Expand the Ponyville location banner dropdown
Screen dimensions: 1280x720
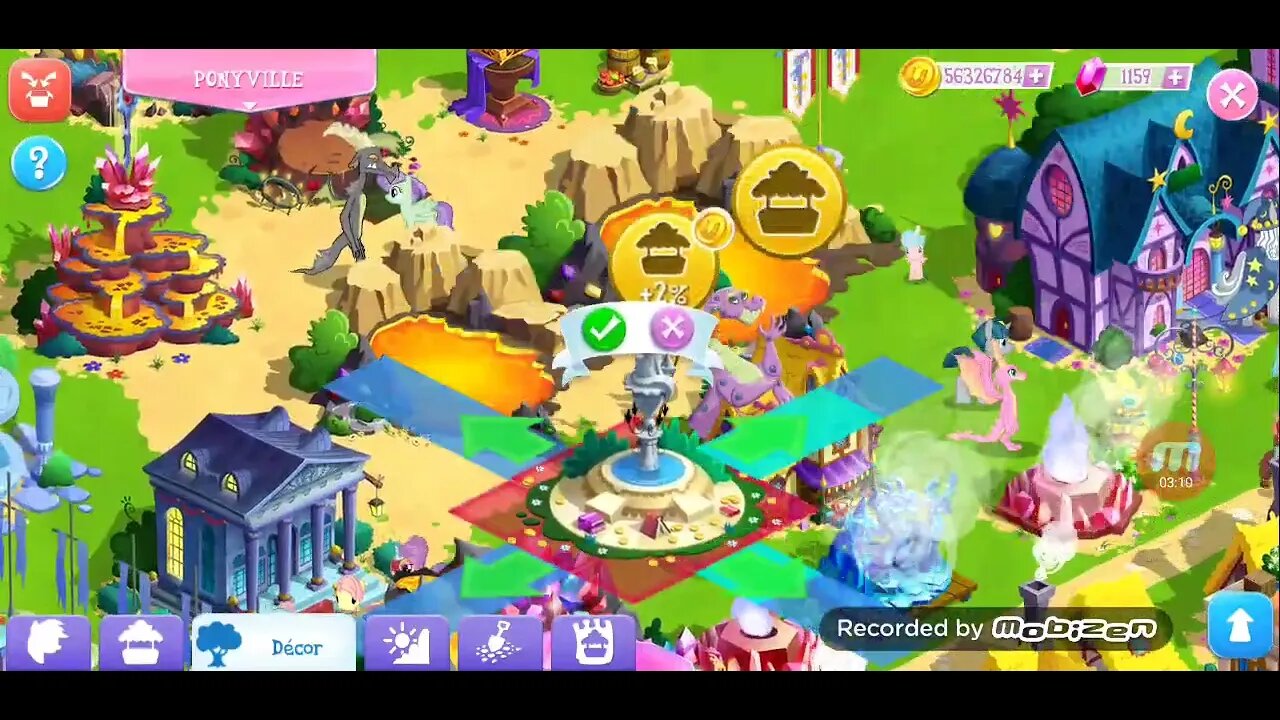tap(247, 104)
